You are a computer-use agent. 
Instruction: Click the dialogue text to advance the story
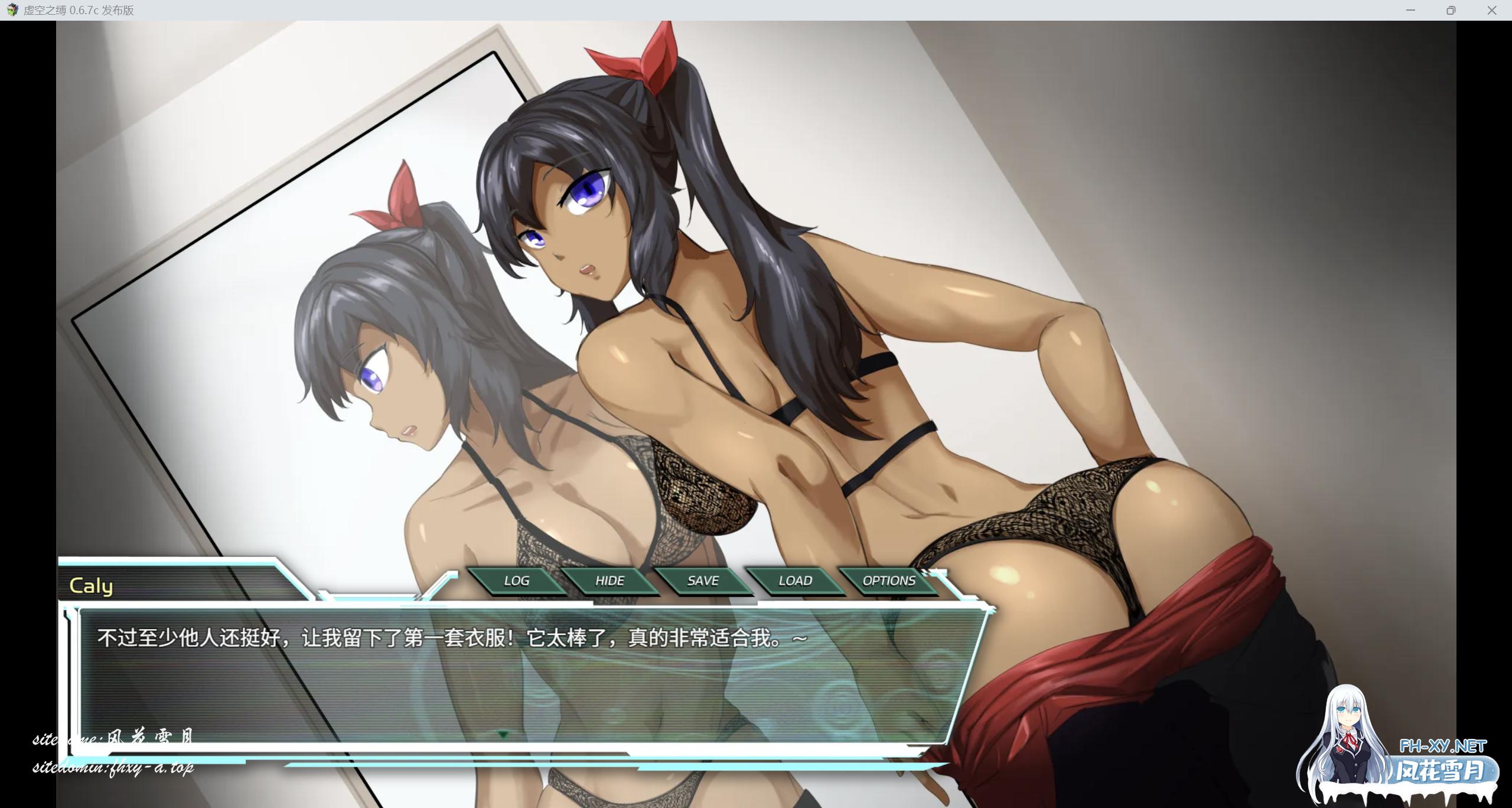[449, 637]
